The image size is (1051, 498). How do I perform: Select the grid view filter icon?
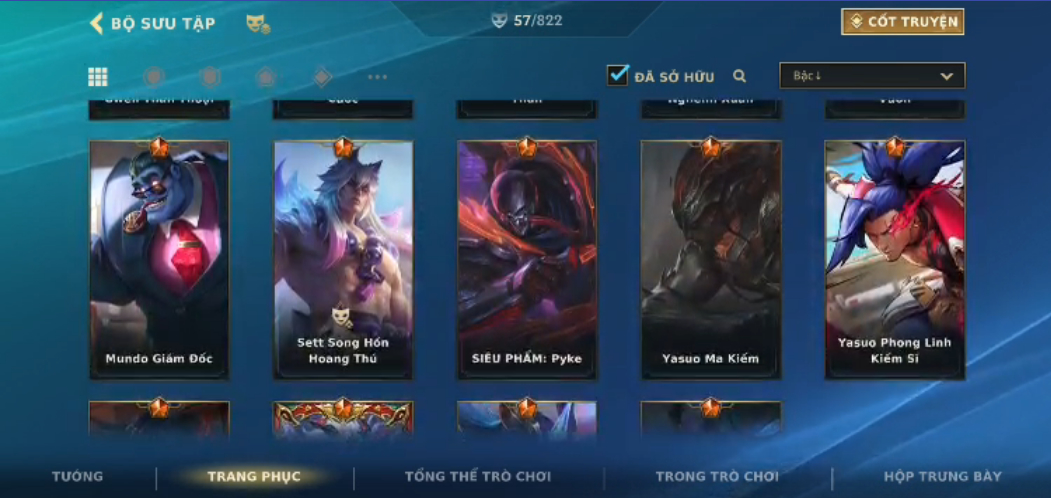point(98,77)
